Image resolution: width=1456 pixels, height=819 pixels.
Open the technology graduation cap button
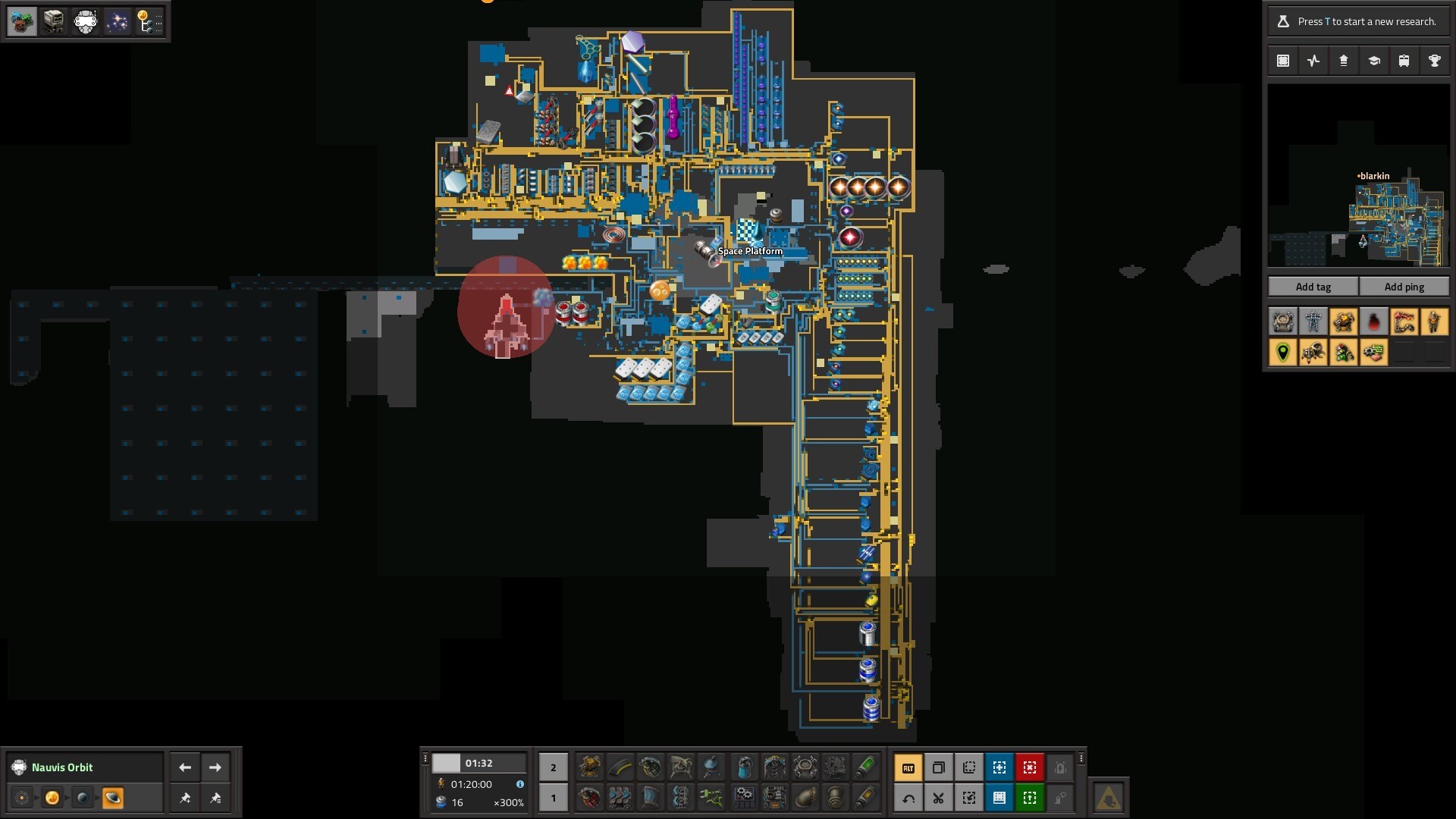coord(1373,61)
